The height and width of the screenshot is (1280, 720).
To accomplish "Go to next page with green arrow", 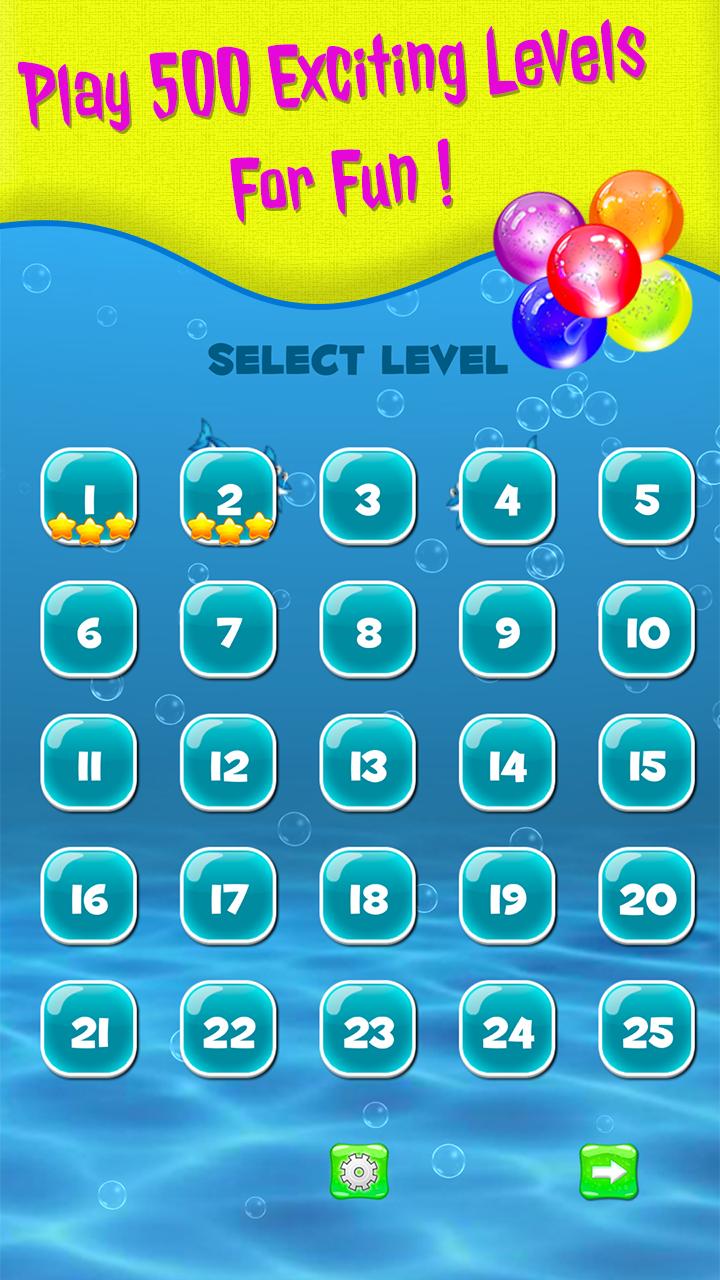I will pyautogui.click(x=609, y=1172).
